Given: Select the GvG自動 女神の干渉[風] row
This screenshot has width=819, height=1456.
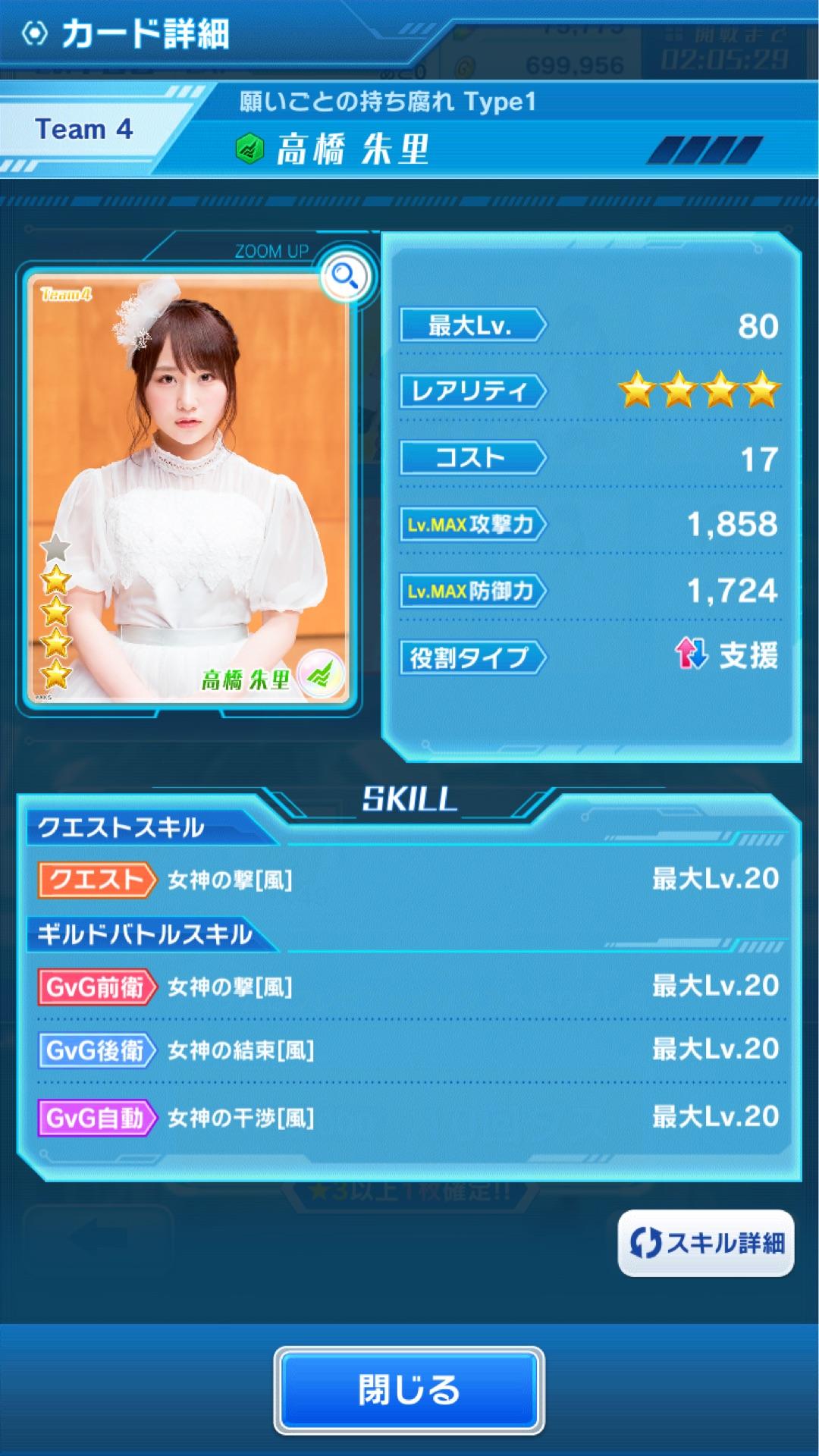Looking at the screenshot, I should (x=408, y=1118).
